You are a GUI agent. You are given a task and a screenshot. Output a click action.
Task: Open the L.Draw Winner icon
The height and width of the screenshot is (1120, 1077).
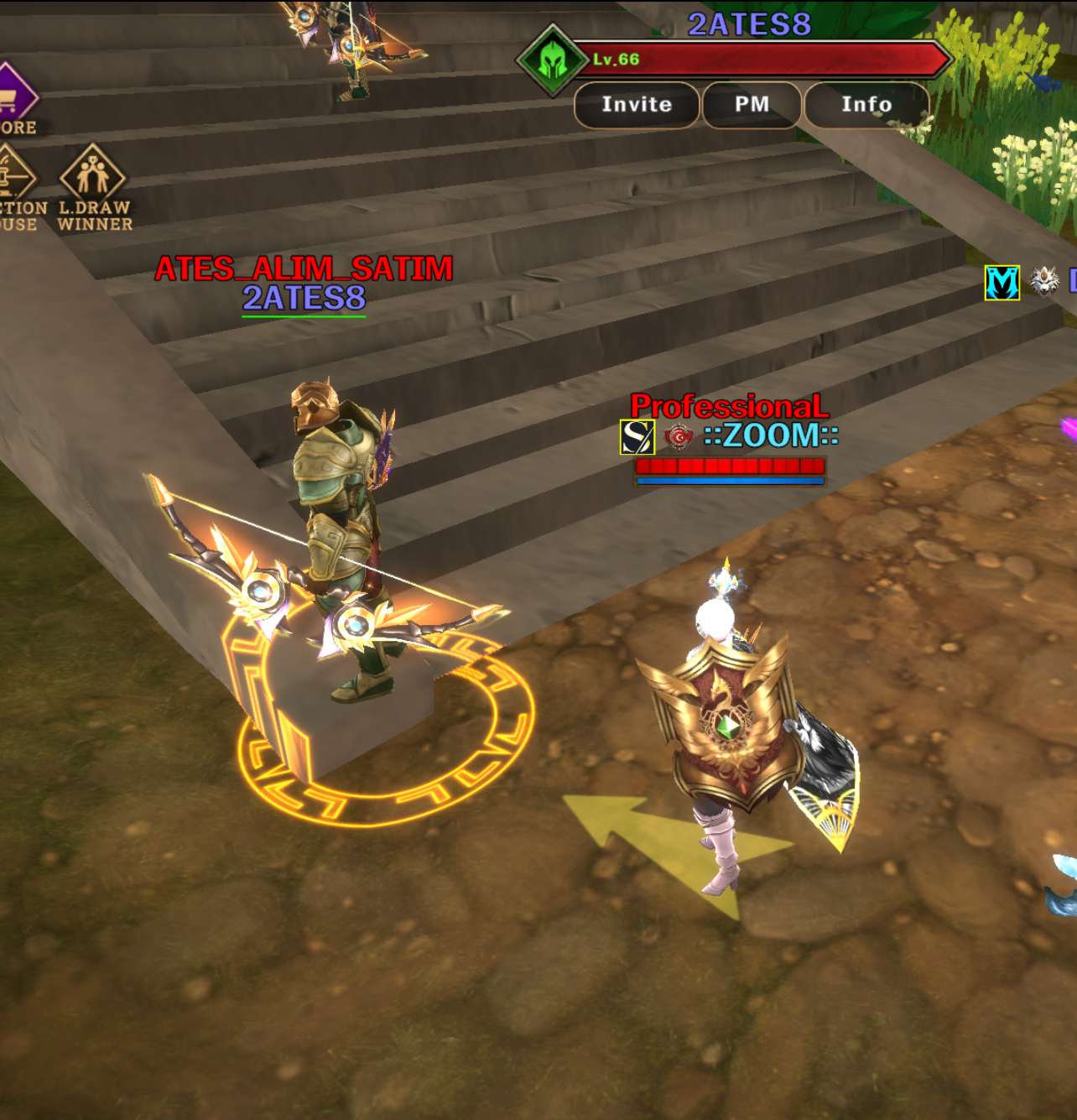point(93,177)
